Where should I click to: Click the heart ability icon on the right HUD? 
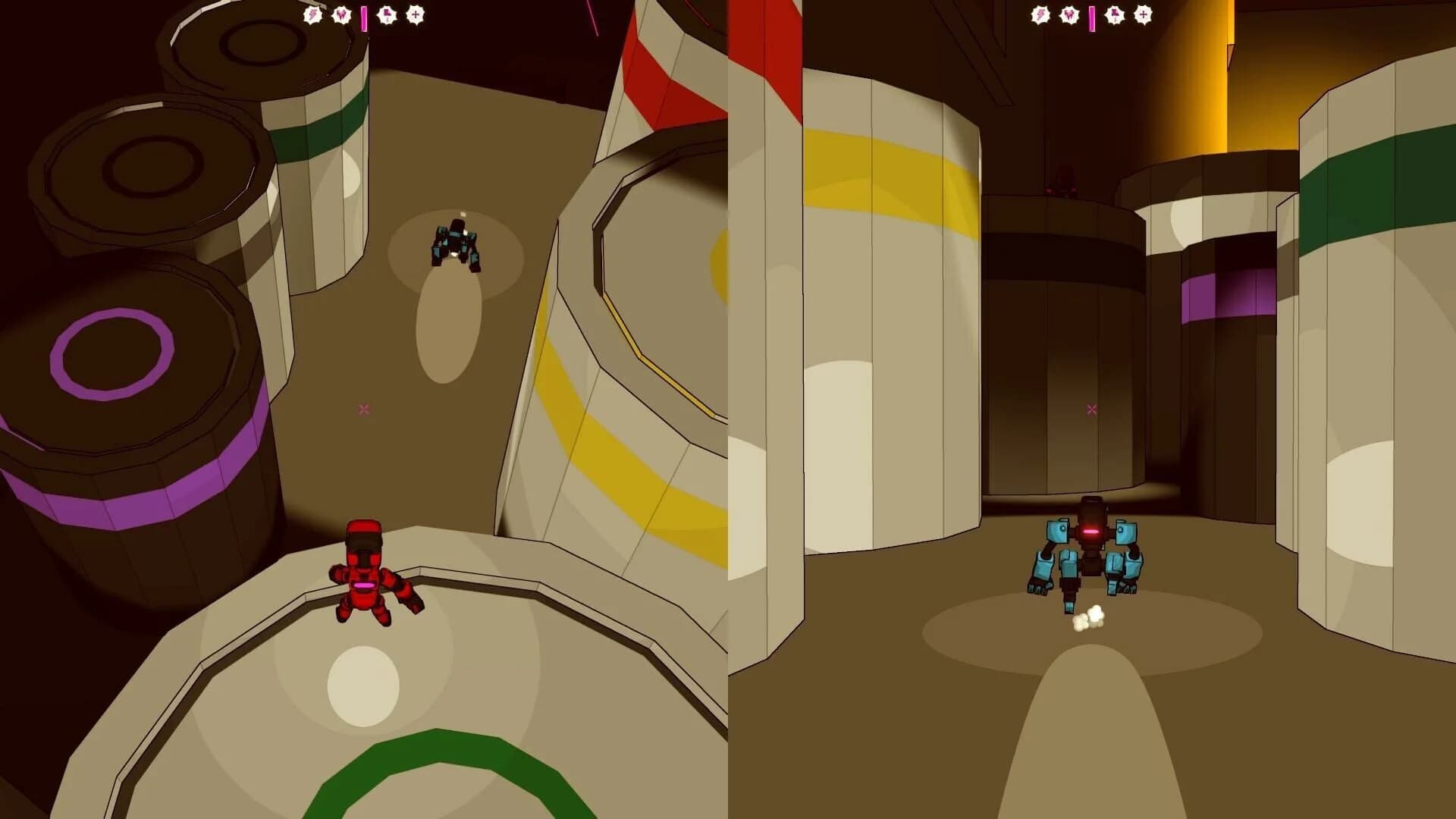(1068, 14)
